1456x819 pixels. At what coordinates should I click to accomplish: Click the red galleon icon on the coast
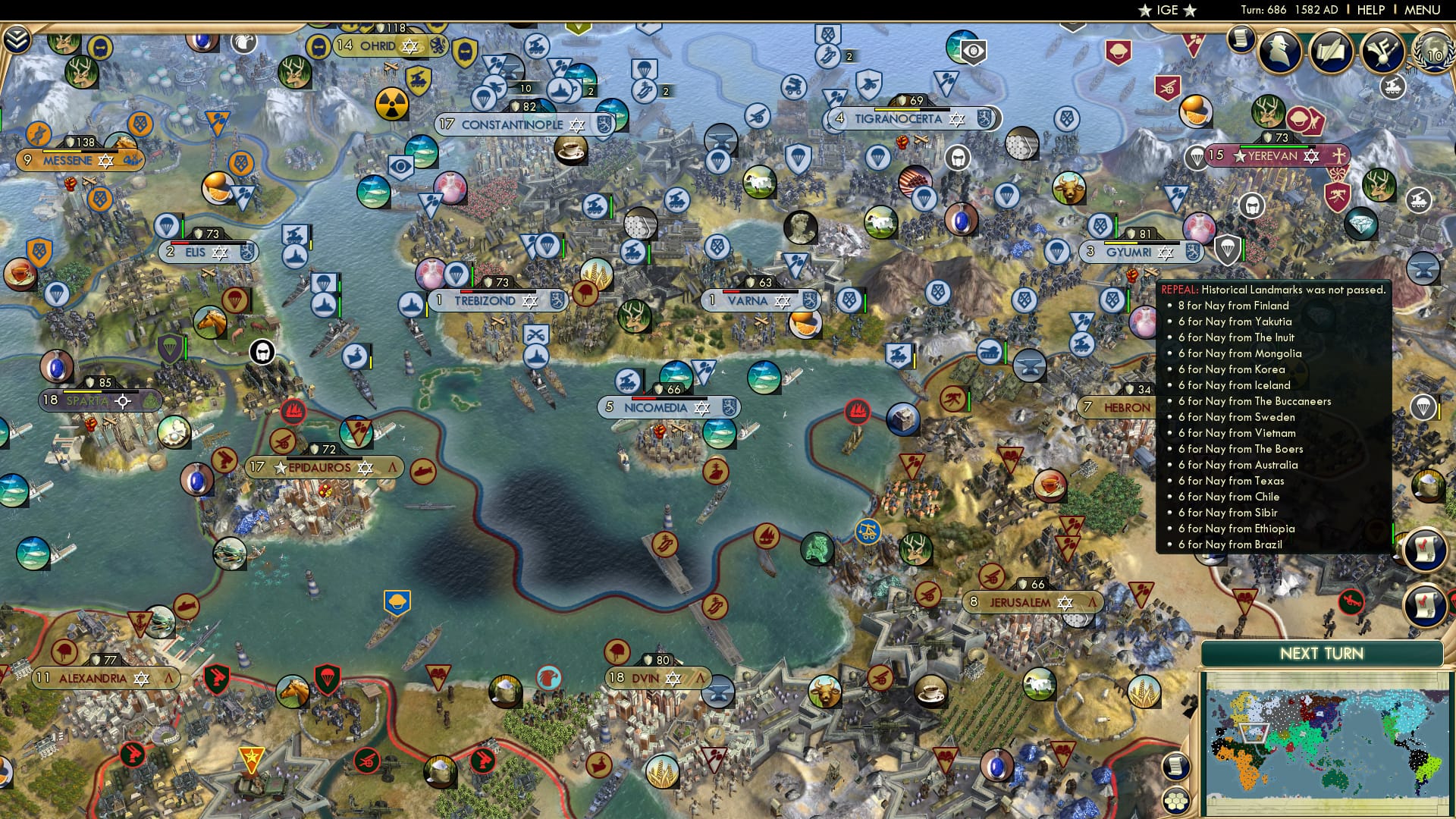pyautogui.click(x=858, y=412)
